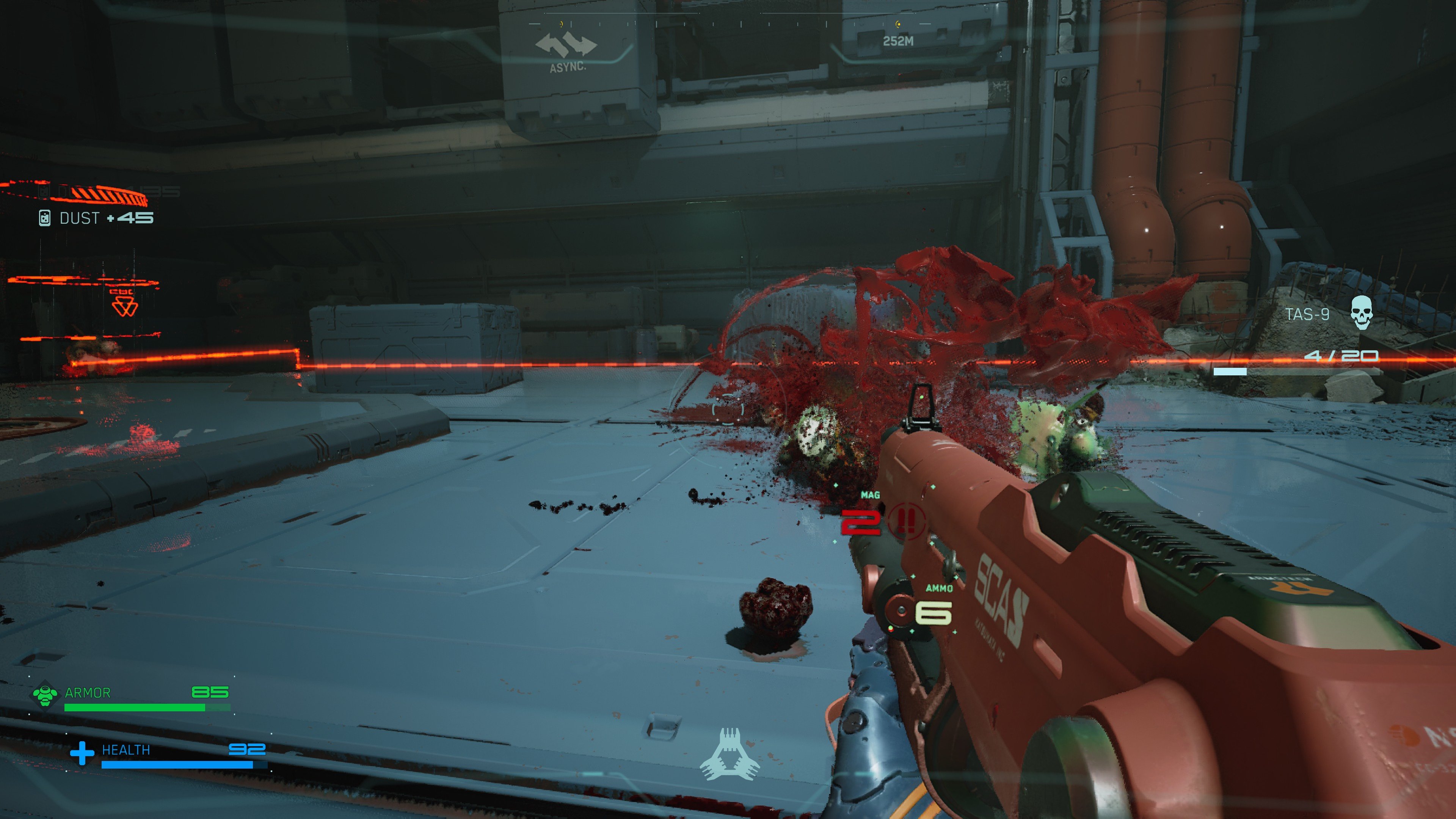Screen dimensions: 1456x819
Task: Select the Dust currency pickup icon
Action: pyautogui.click(x=45, y=218)
